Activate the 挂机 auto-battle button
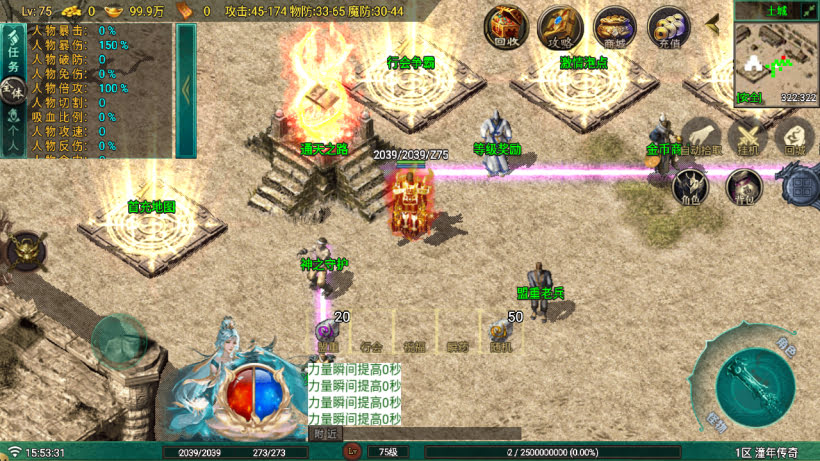This screenshot has width=820, height=461. coord(748,138)
